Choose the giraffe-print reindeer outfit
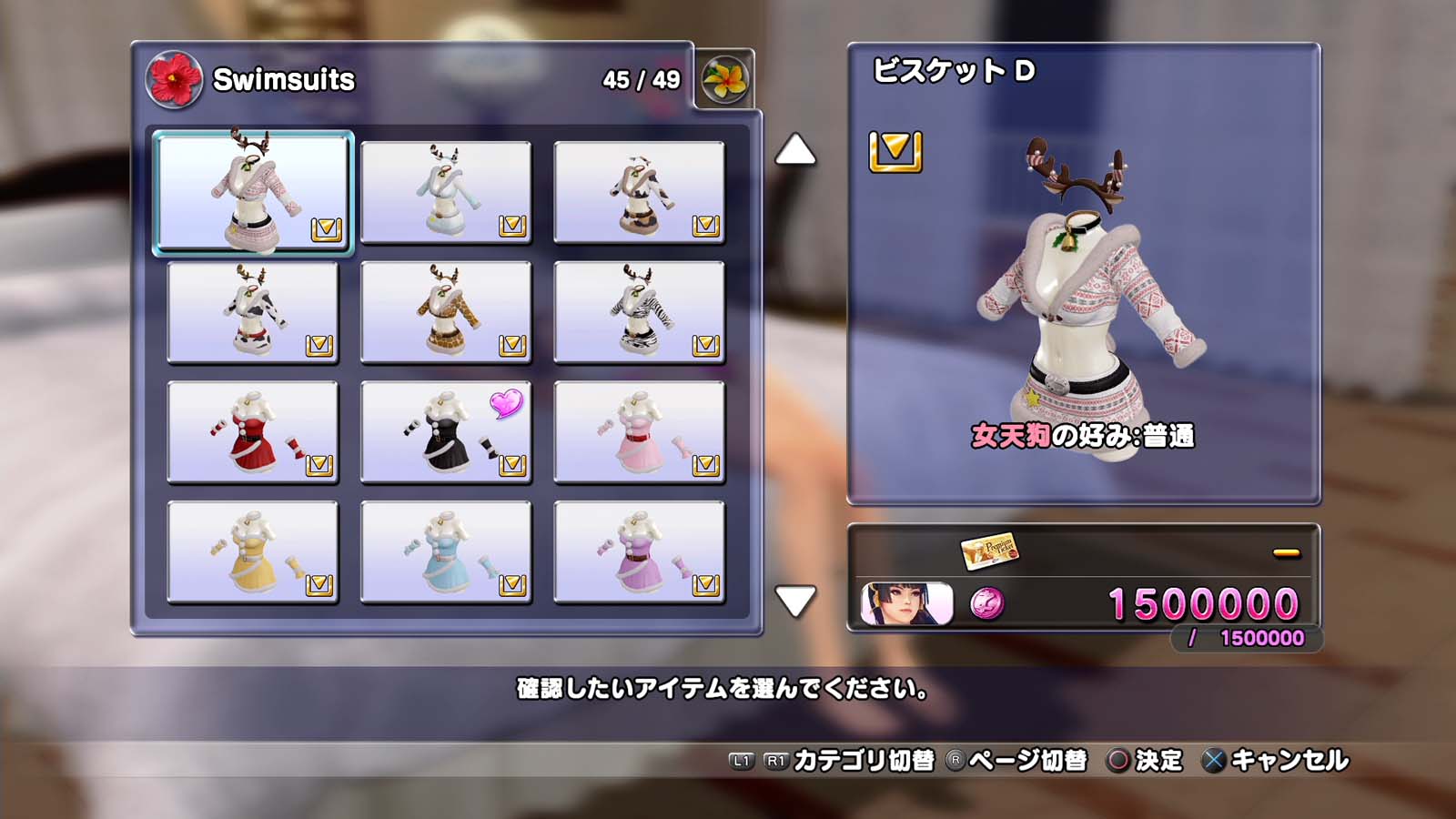Screen dimensions: 1456x819 coord(446,312)
